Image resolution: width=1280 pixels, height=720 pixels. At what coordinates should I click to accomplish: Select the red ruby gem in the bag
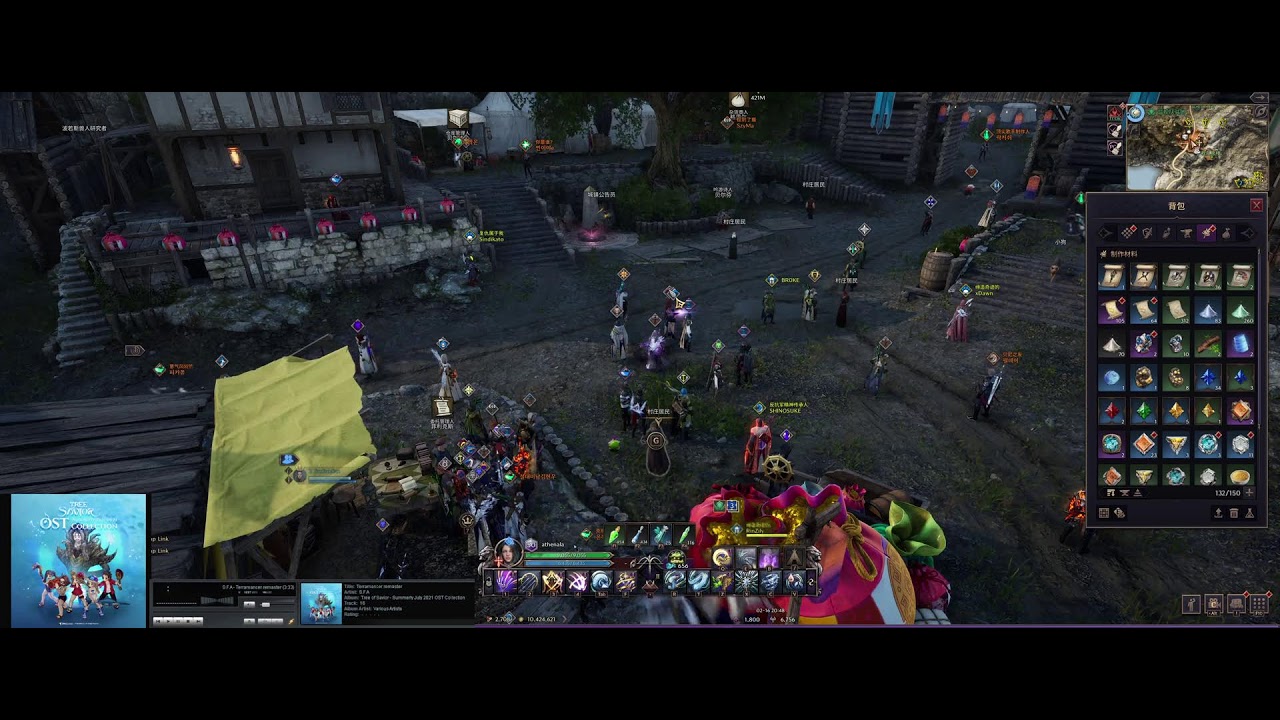[1111, 410]
